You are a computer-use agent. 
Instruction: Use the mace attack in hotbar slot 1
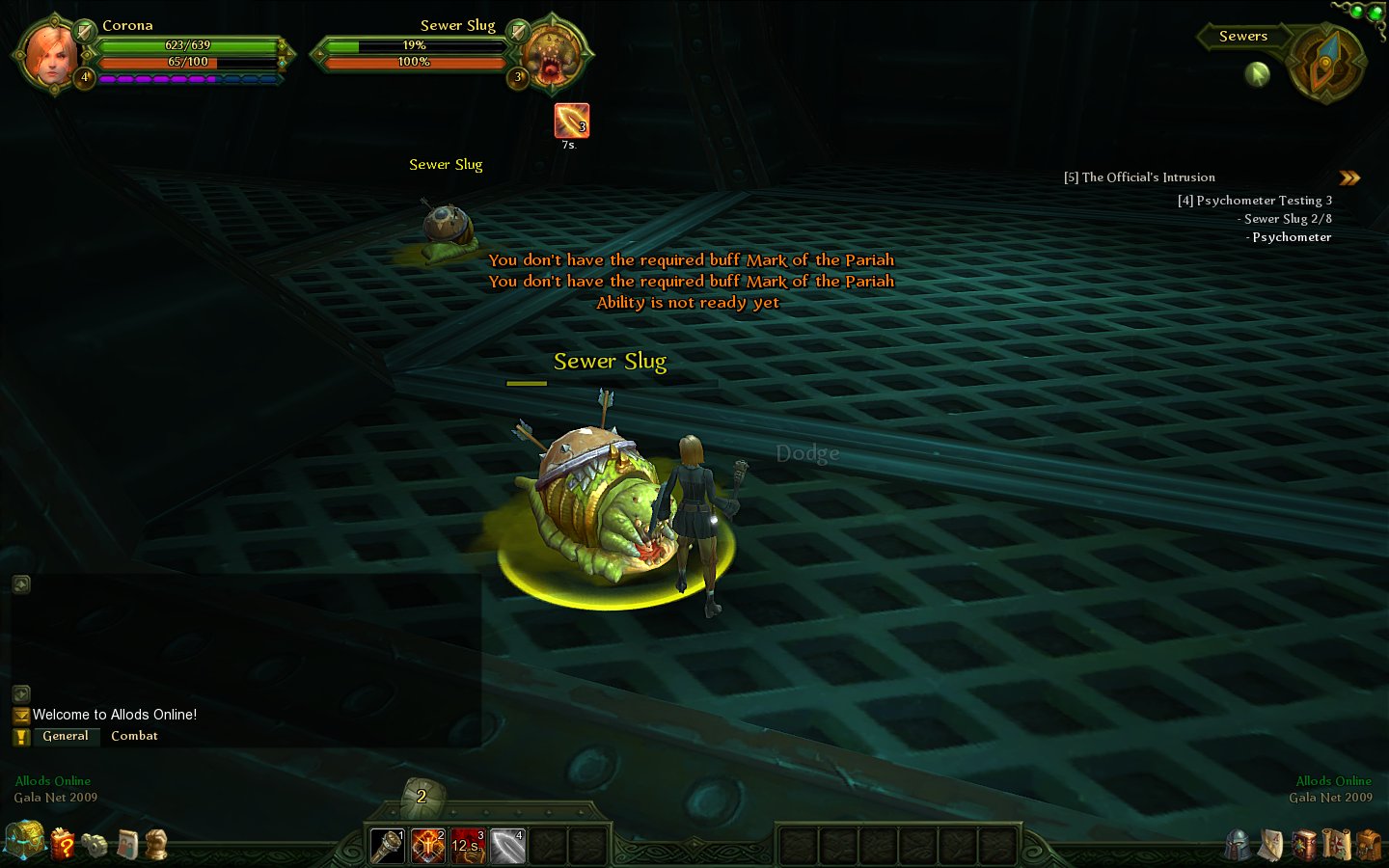point(388,846)
